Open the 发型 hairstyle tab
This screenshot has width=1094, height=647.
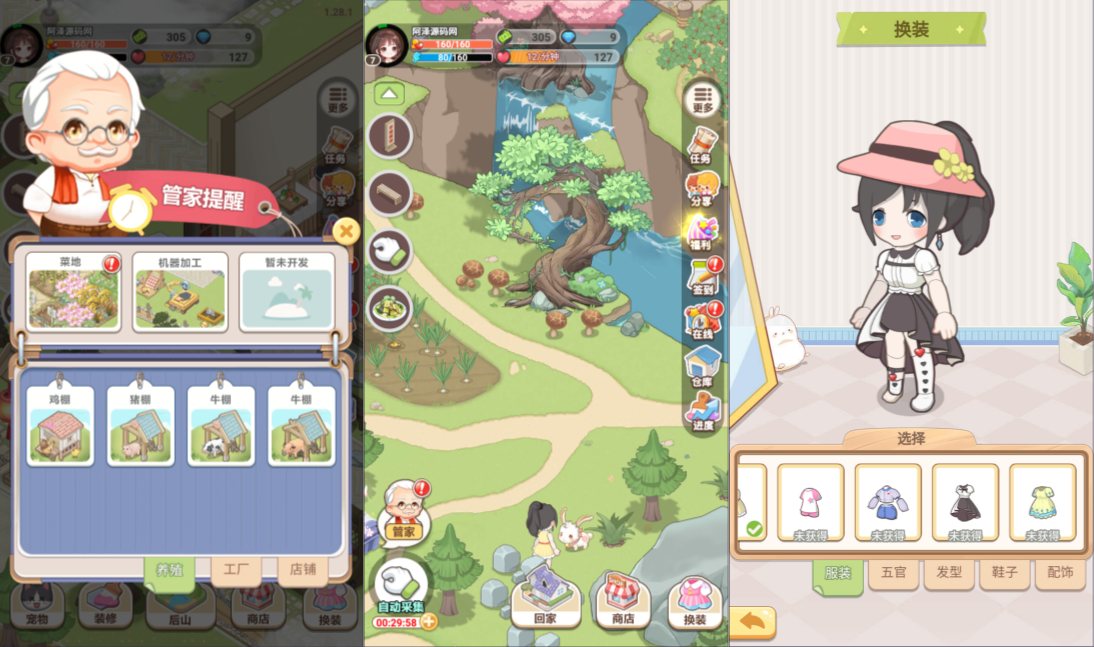point(948,574)
